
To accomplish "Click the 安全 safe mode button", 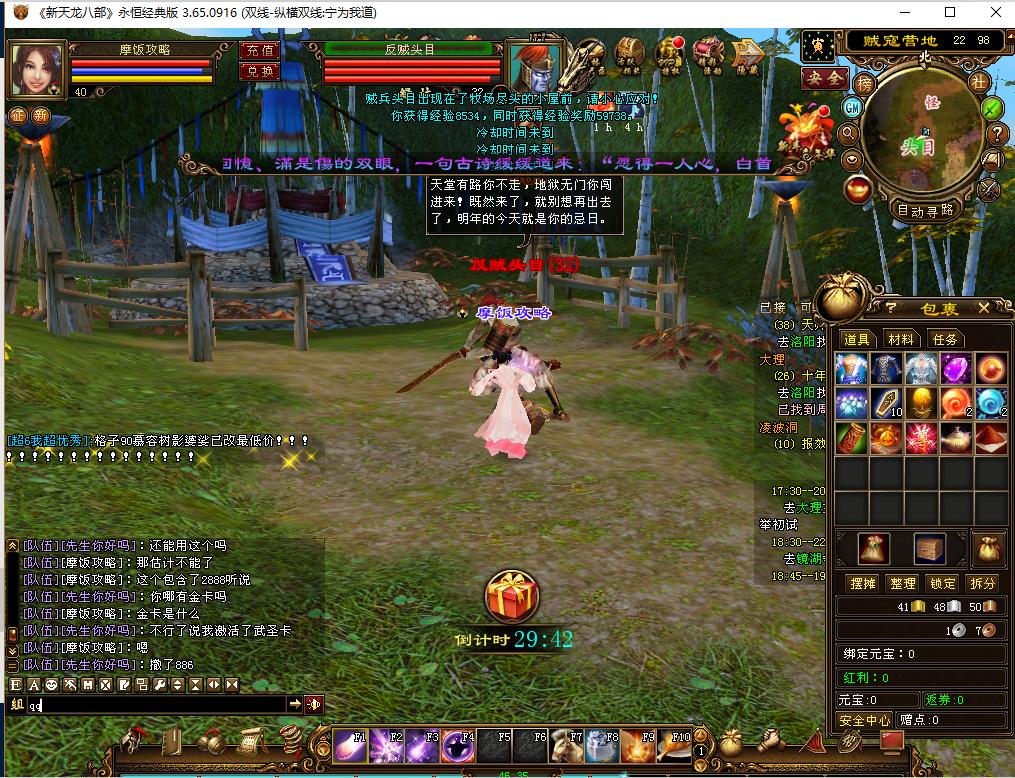I will (825, 78).
